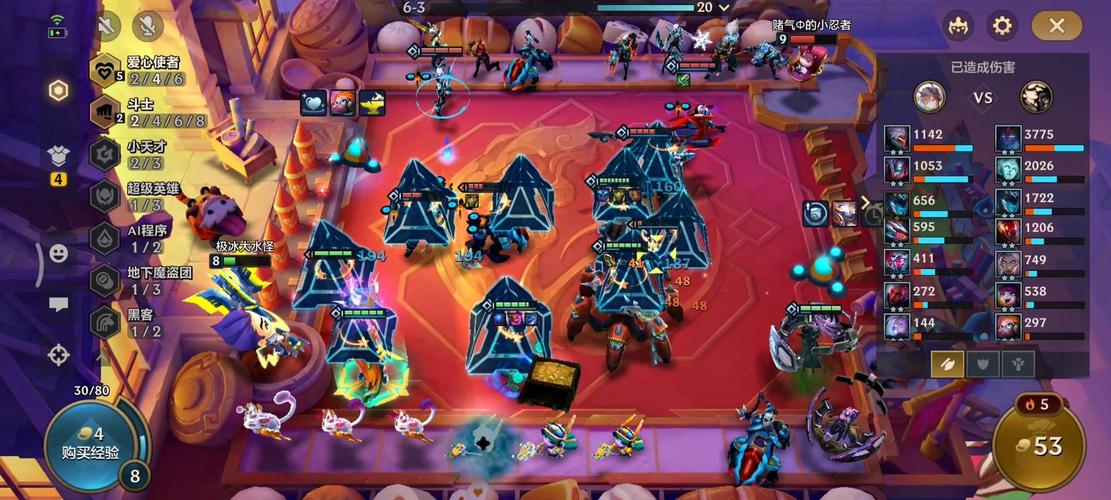Open the emote smiley face menu
The height and width of the screenshot is (500, 1111).
[x=59, y=254]
